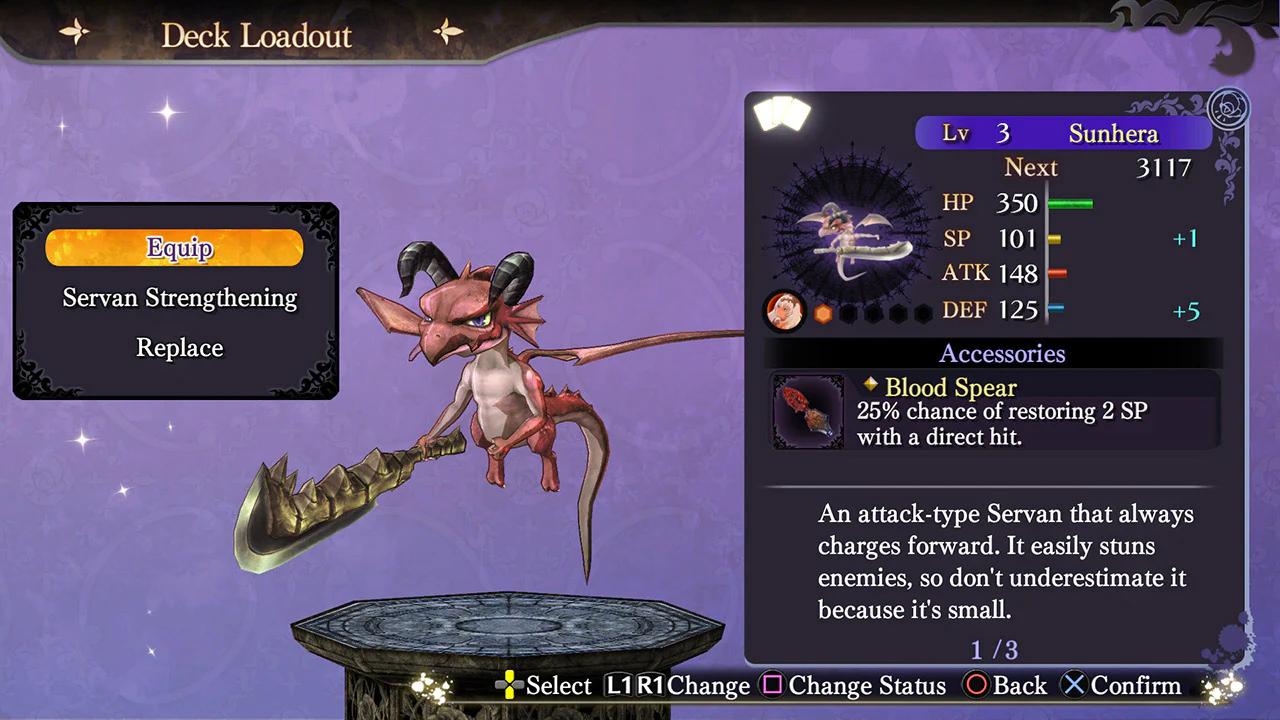Click the circular Sunhera character portrait
1280x720 pixels.
point(785,311)
